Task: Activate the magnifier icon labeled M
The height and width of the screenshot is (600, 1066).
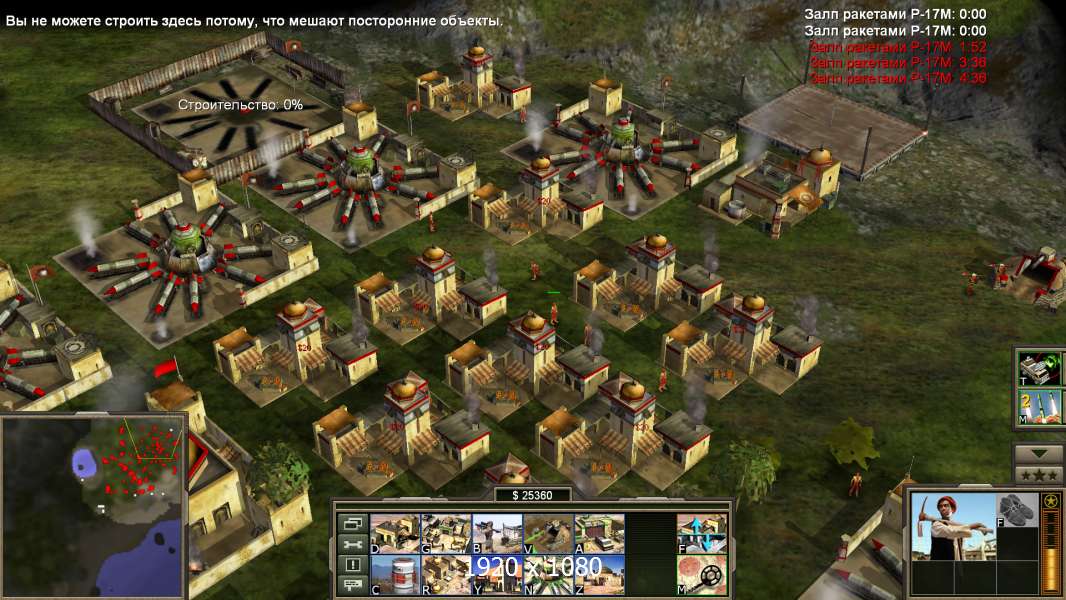Action: [x=702, y=574]
